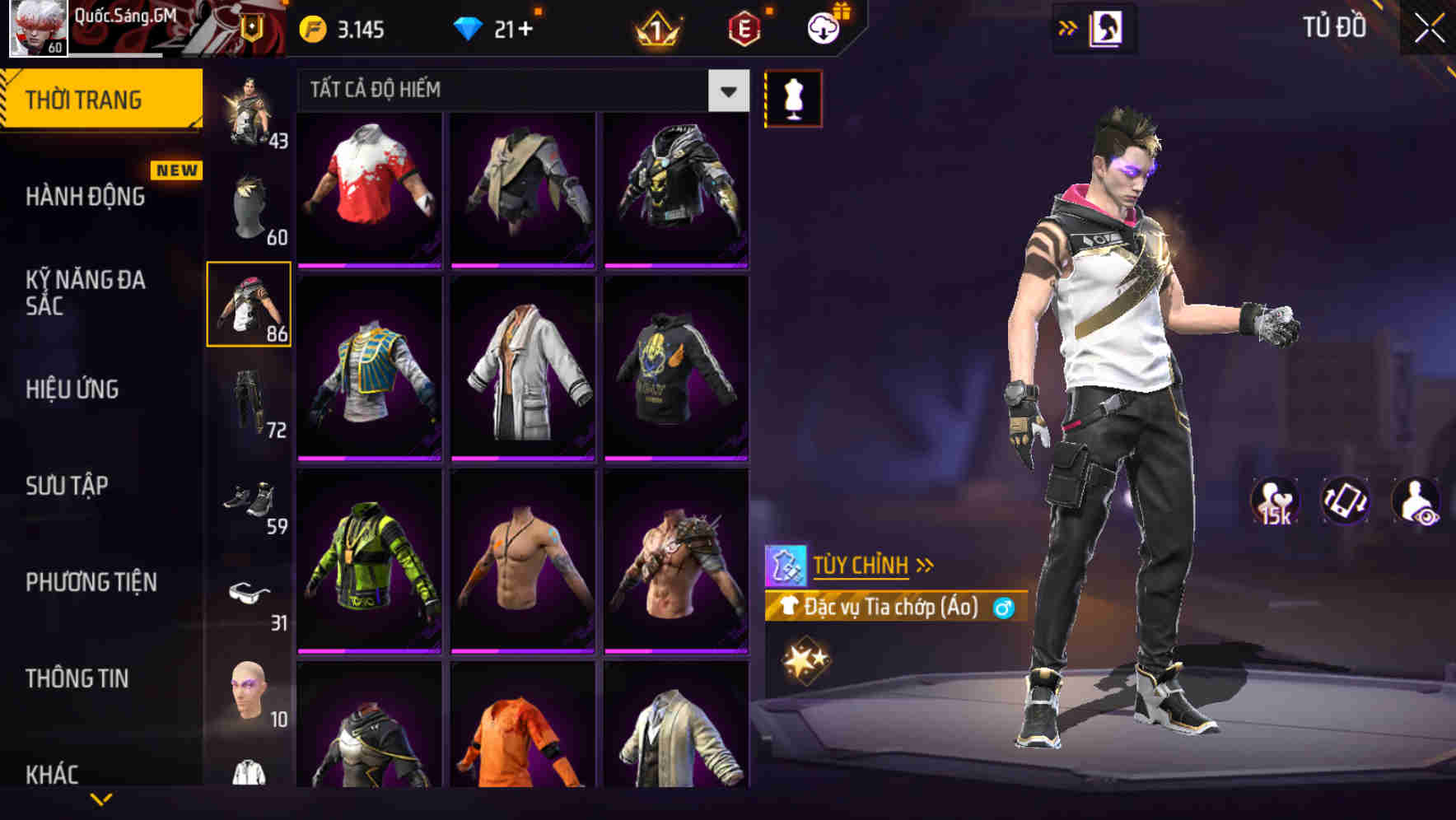
Task: Select the red splatter white shirt thumbnail
Action: click(x=369, y=188)
